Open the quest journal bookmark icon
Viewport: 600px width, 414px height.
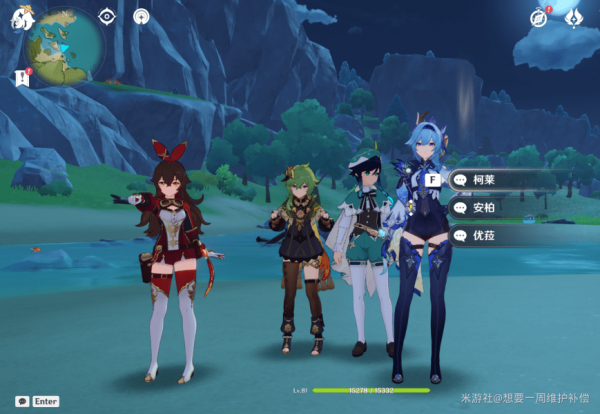[x=22, y=77]
